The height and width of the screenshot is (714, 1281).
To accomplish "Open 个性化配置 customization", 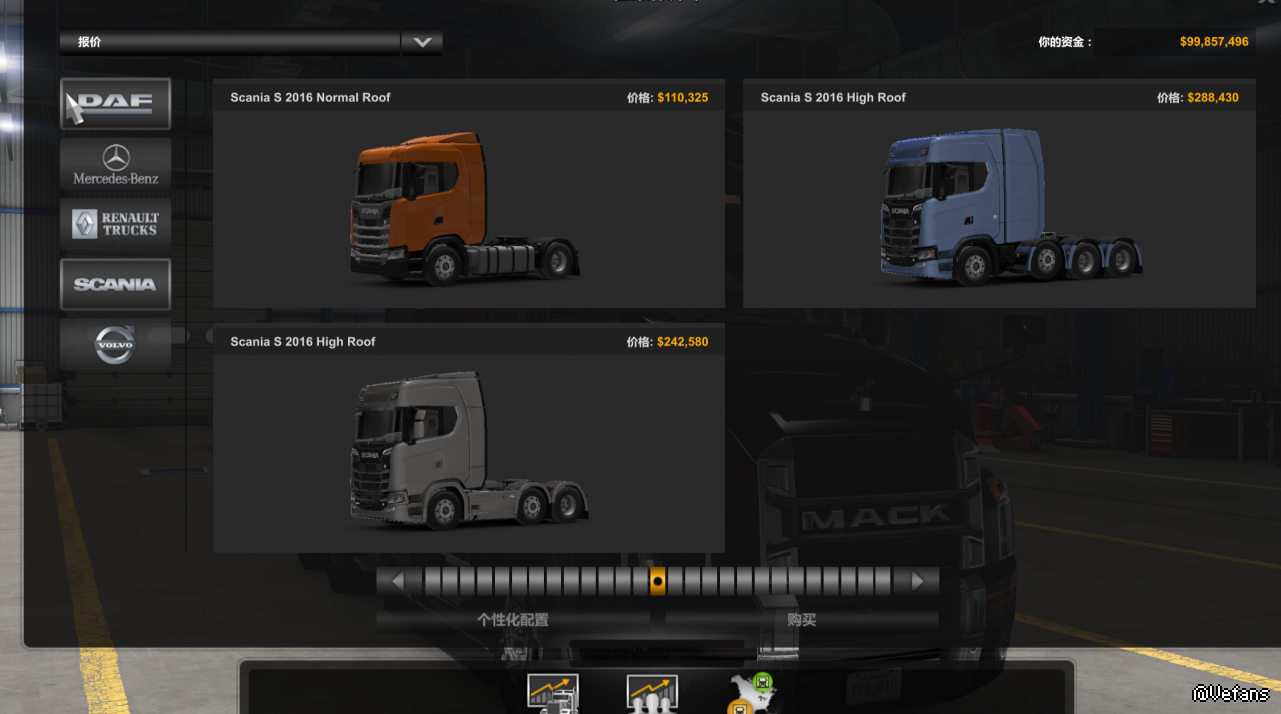I will (x=512, y=620).
